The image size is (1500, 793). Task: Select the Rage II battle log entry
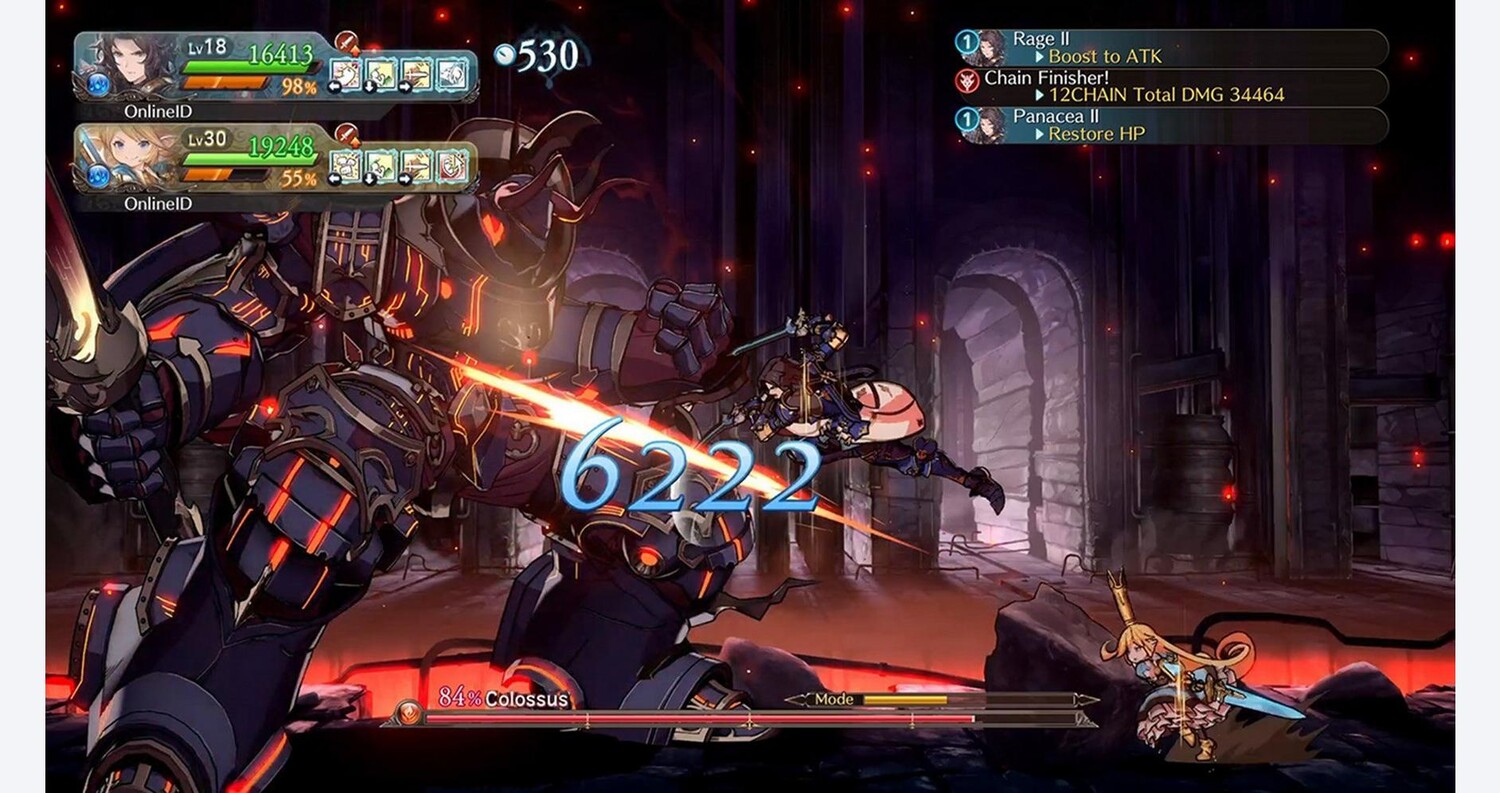[x=1170, y=48]
